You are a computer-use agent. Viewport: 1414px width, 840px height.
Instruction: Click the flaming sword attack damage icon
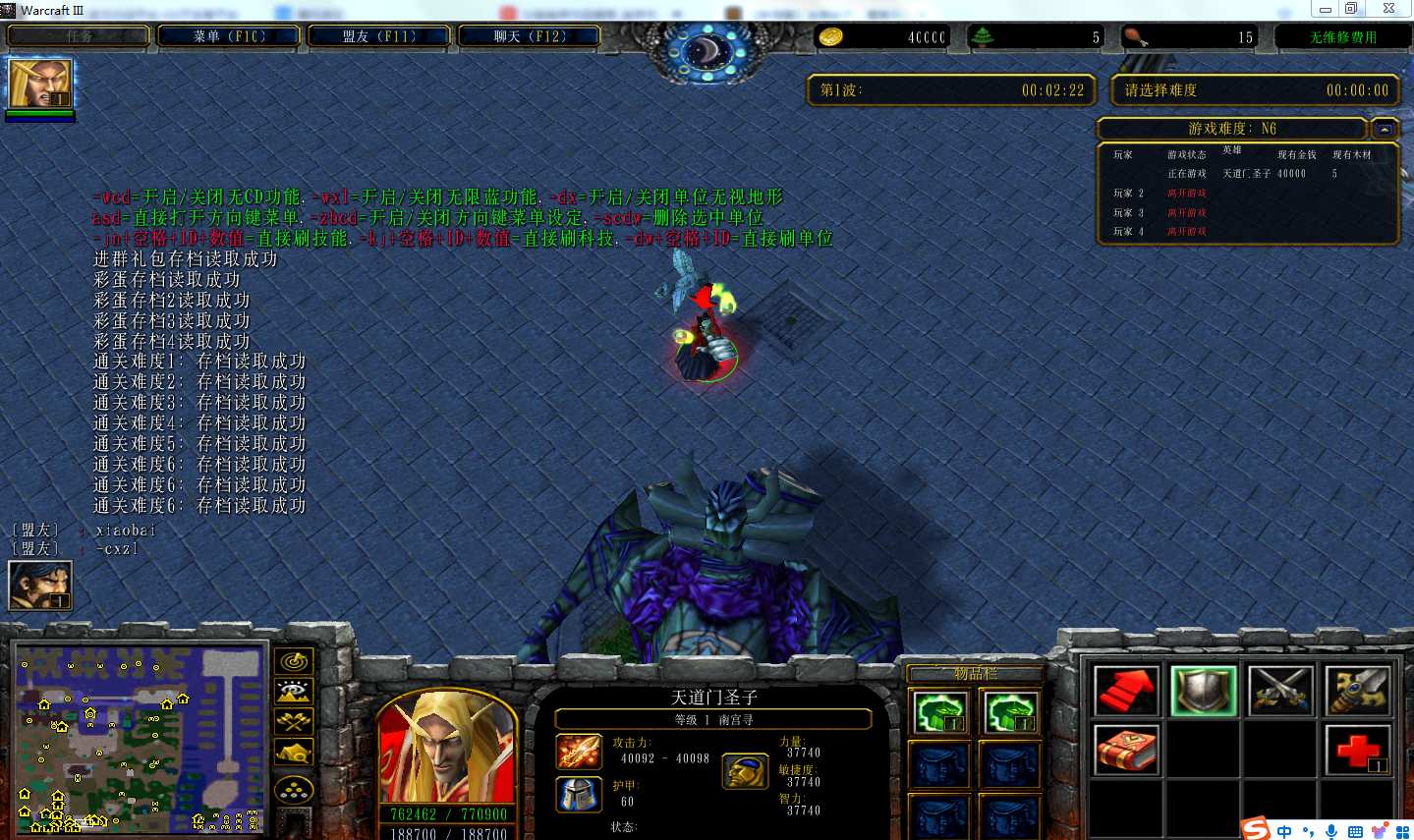[580, 752]
